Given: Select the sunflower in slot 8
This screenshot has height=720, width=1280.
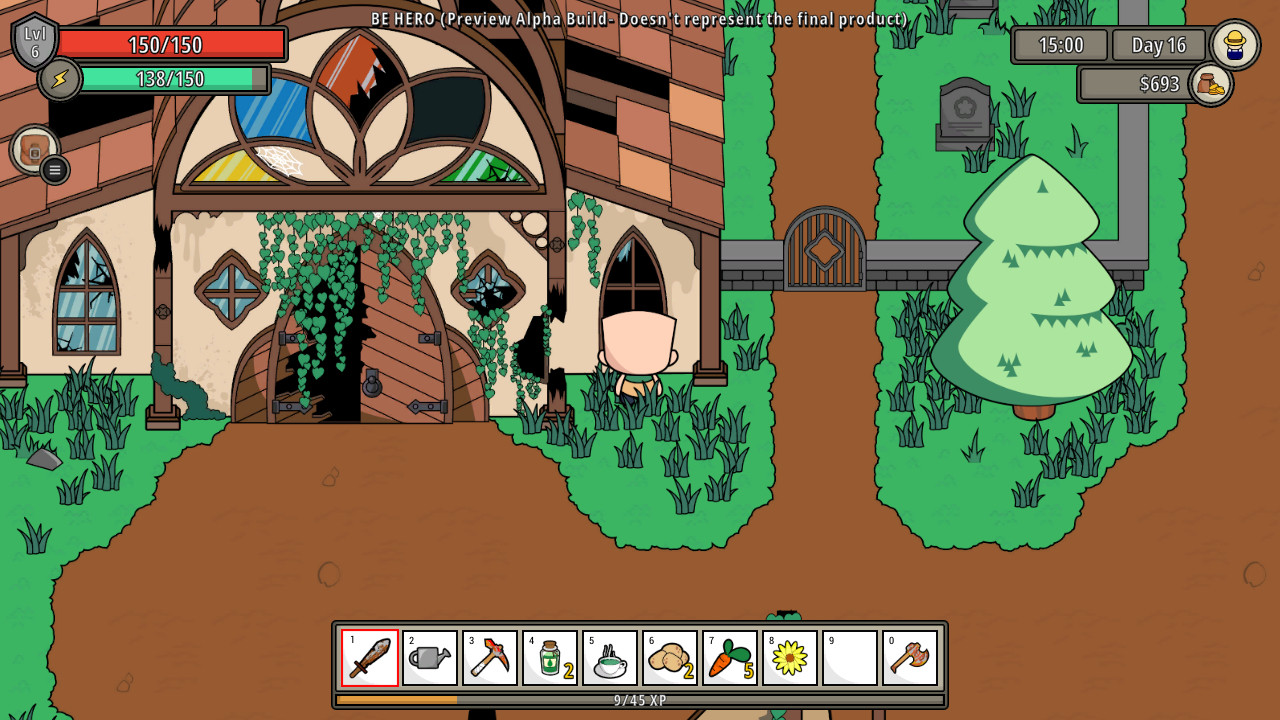Looking at the screenshot, I should (789, 657).
